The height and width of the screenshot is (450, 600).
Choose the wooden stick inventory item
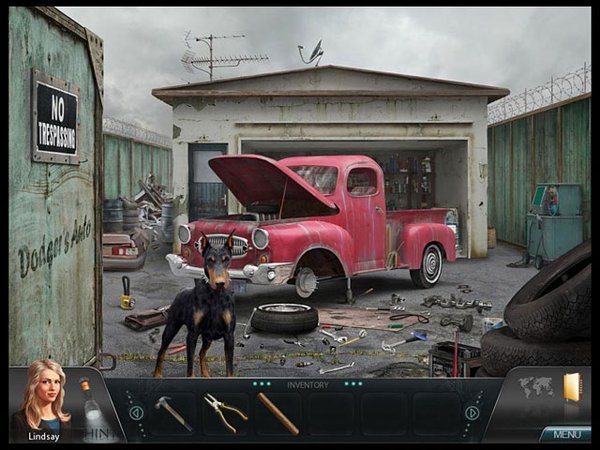[x=278, y=412]
